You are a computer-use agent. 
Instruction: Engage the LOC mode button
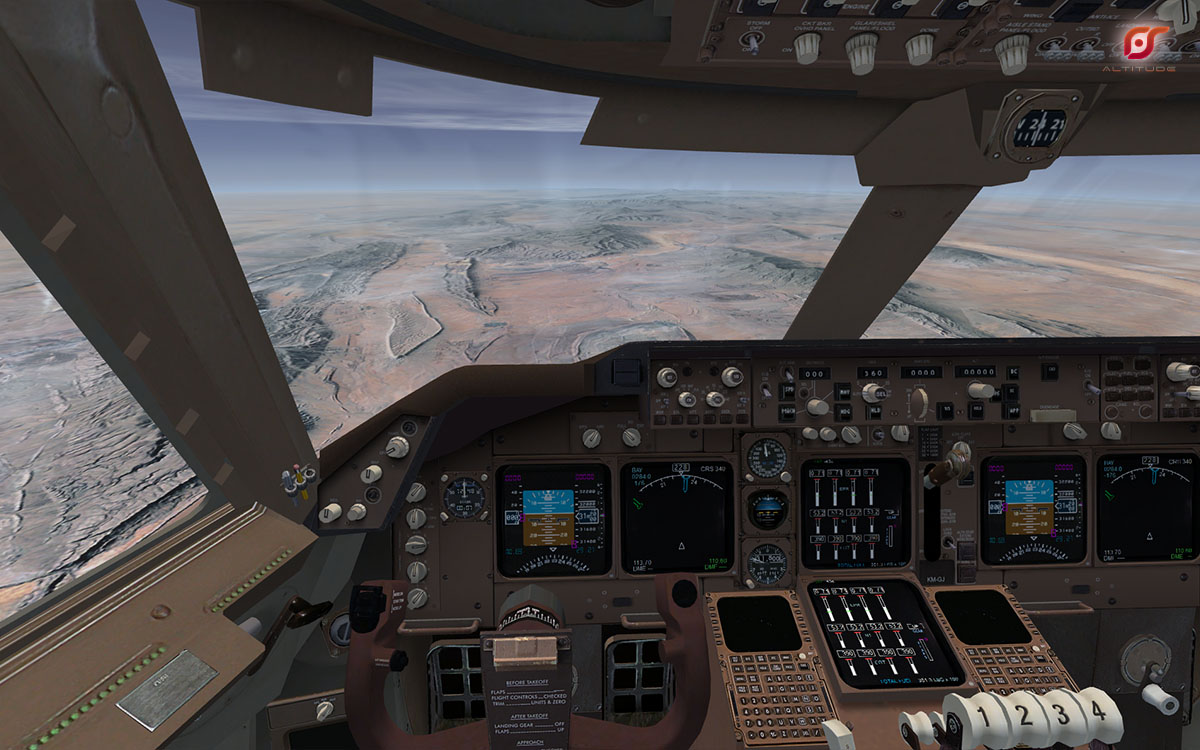1013,391
